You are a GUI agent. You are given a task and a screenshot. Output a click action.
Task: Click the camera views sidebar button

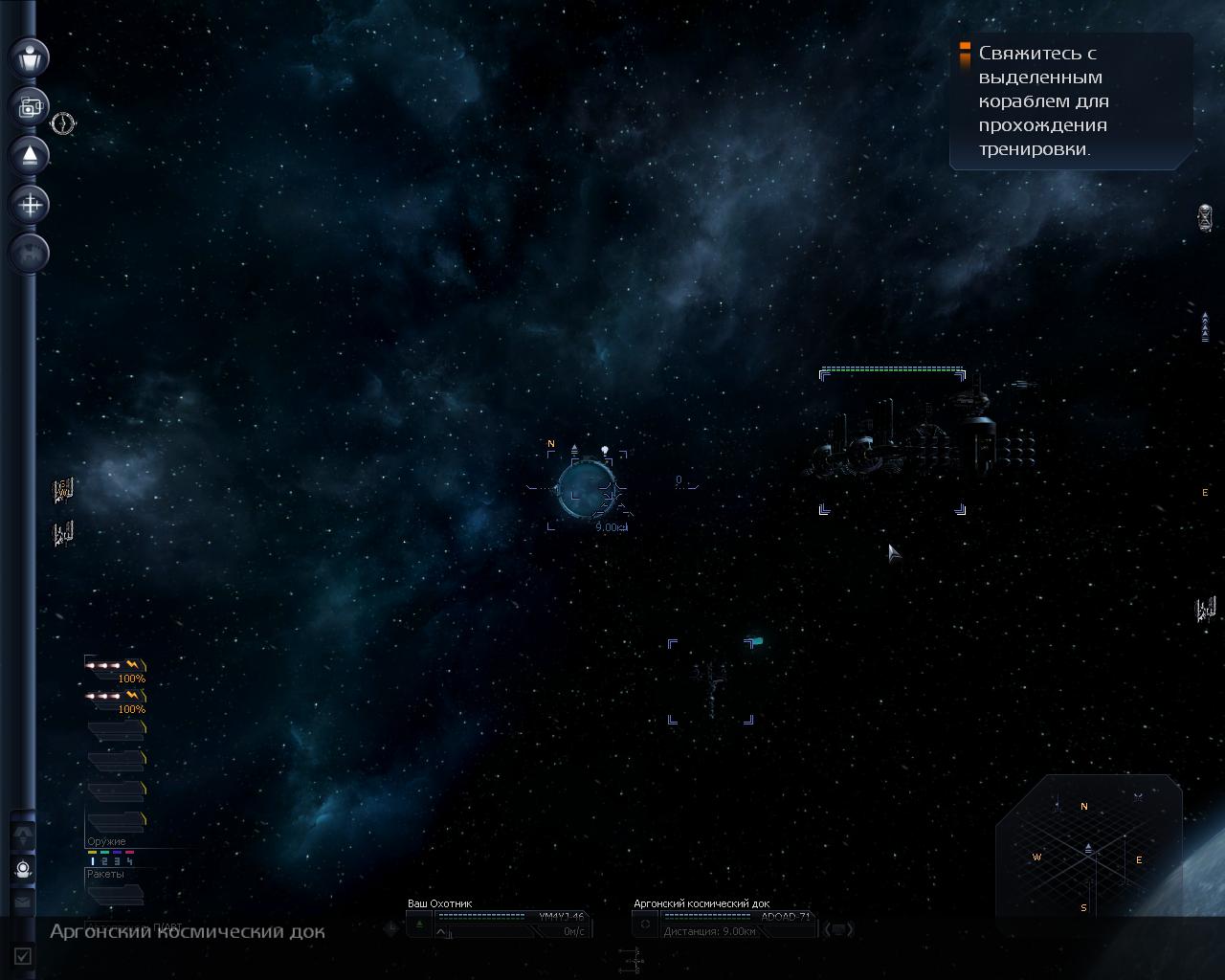tap(30, 106)
